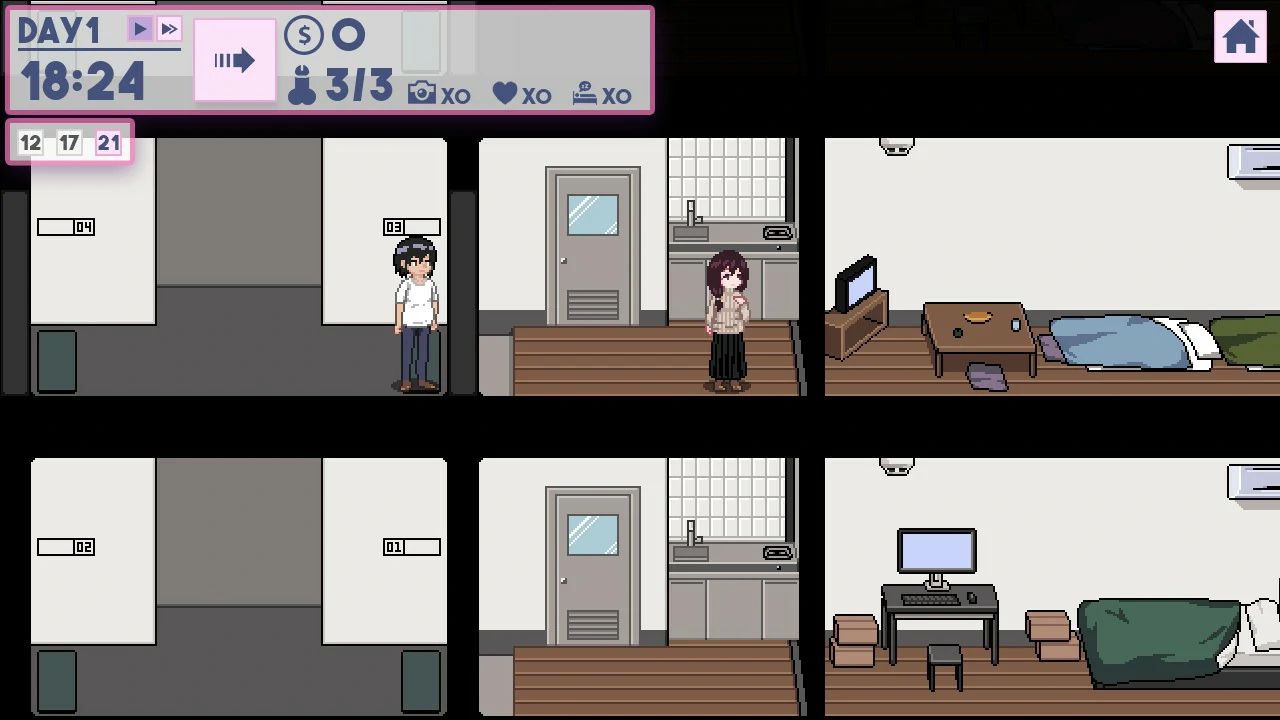Click the door plate labeled 03
This screenshot has height=720, width=1280.
[412, 226]
